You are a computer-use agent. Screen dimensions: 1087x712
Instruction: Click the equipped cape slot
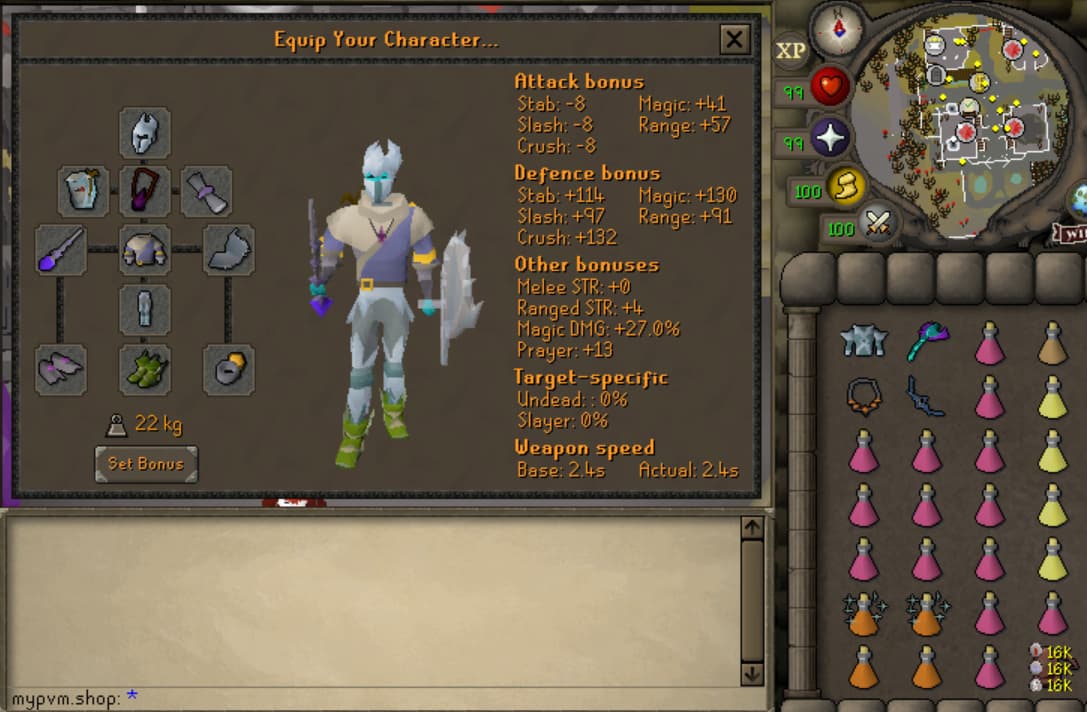click(84, 191)
